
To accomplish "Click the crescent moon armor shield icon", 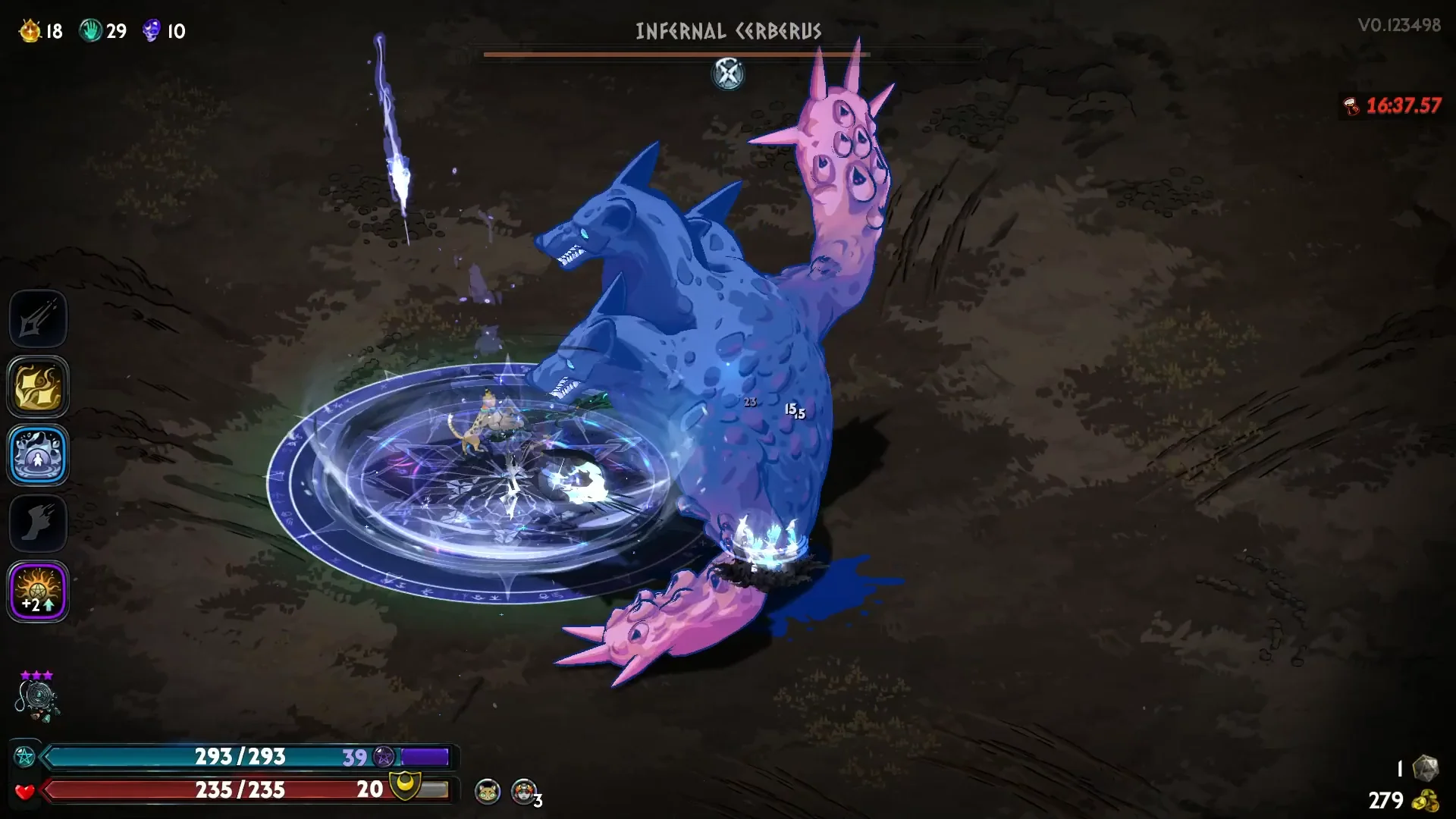I will (x=405, y=786).
